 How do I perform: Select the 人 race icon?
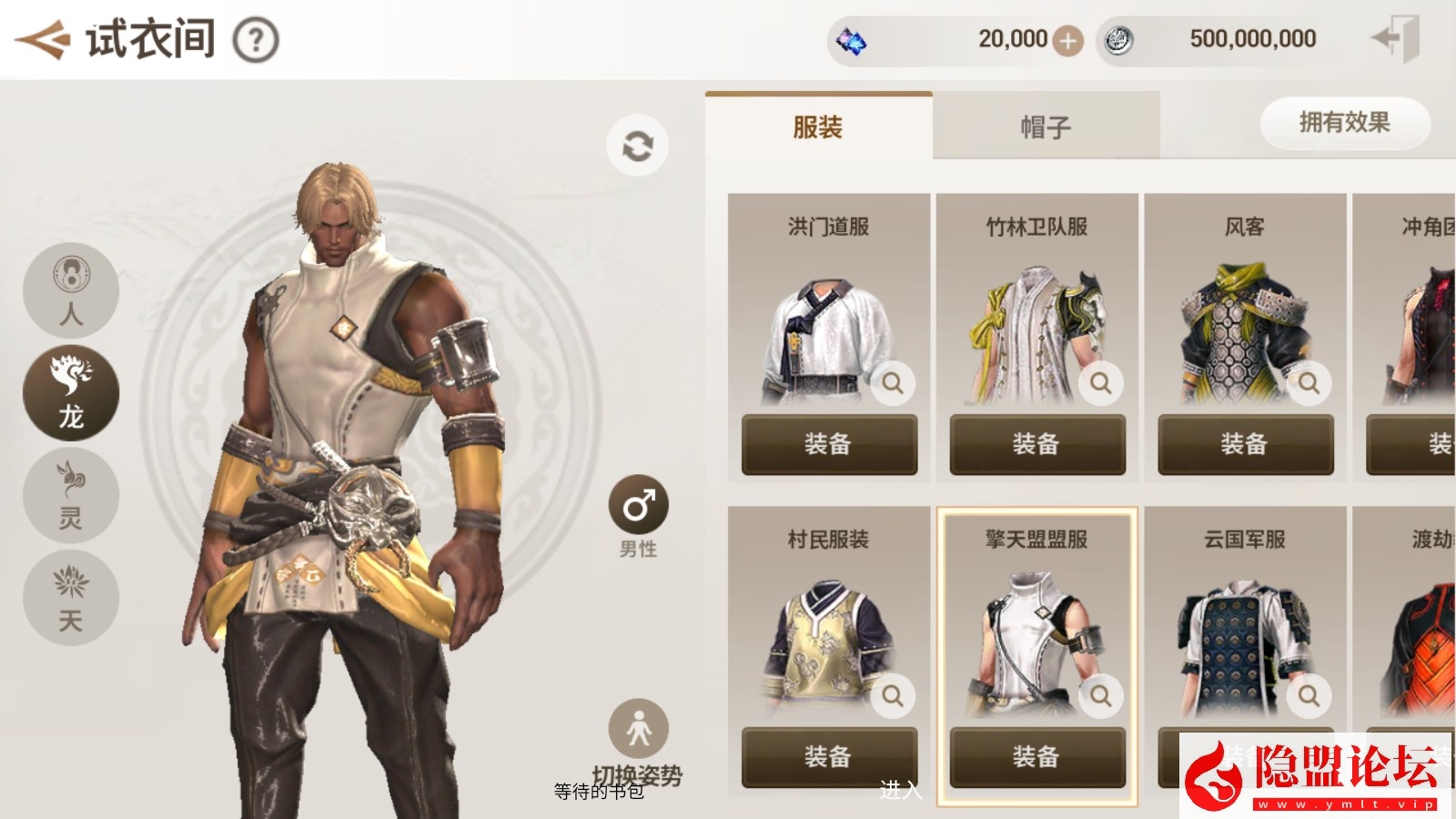[70, 289]
